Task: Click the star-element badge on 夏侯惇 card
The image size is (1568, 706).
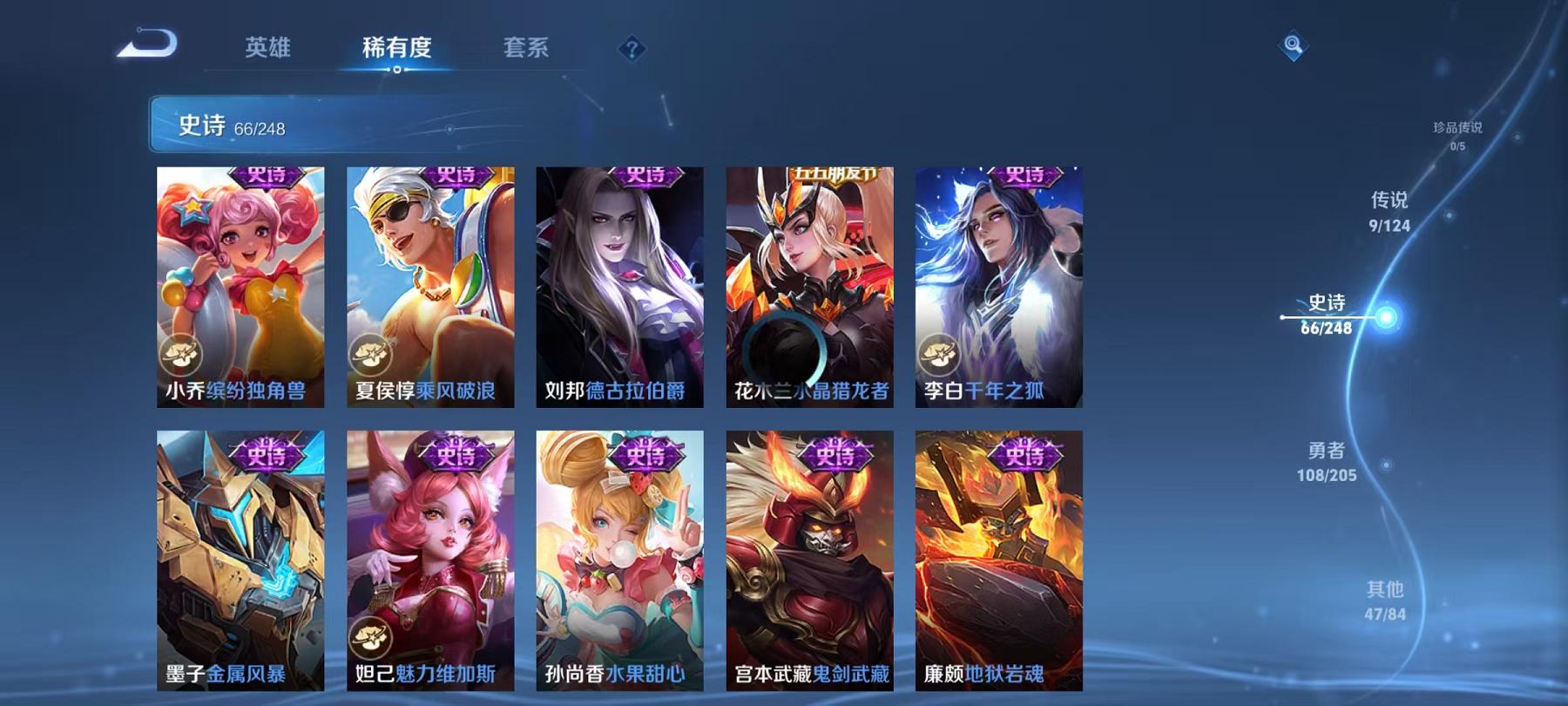Action: pyautogui.click(x=370, y=355)
